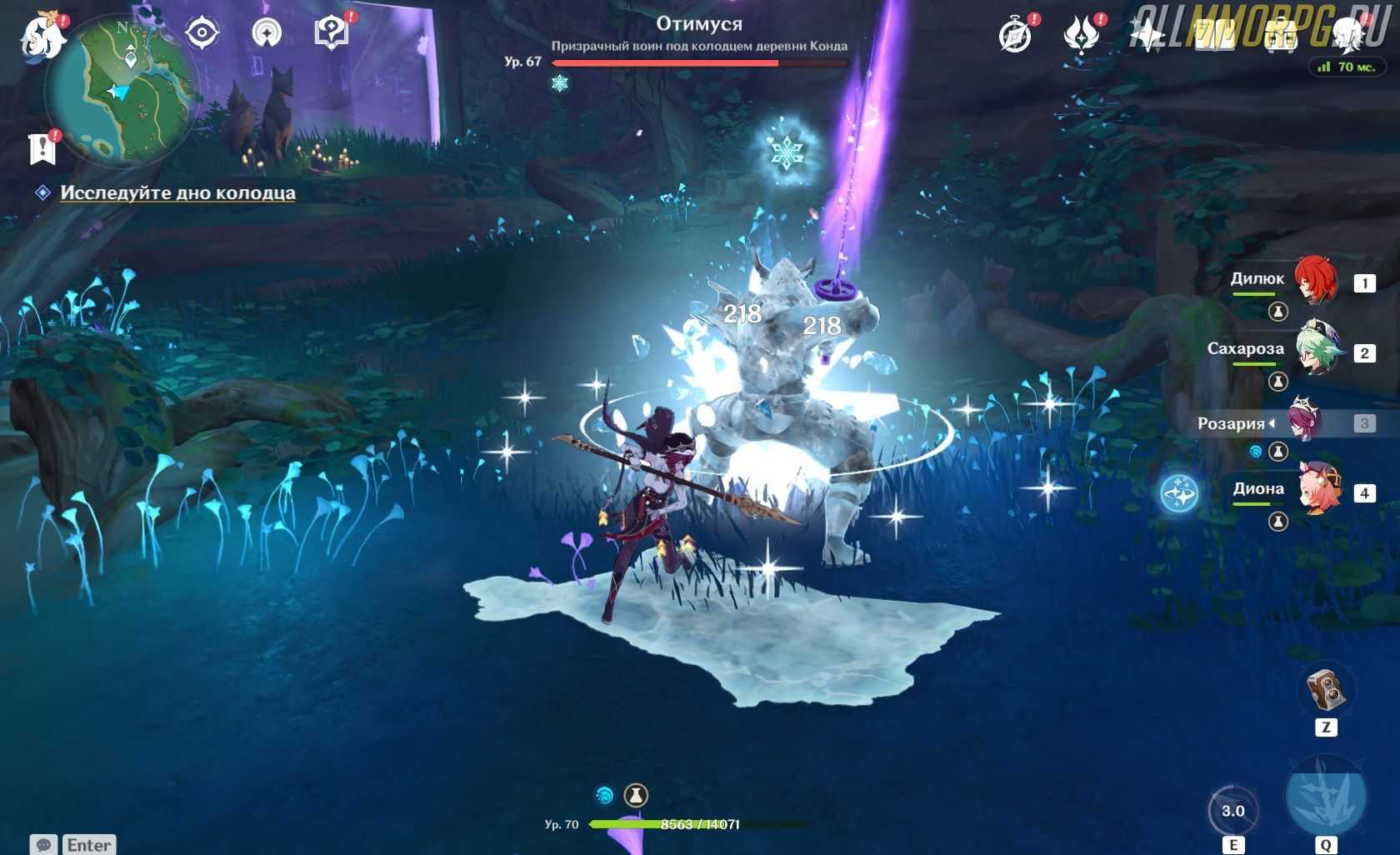The height and width of the screenshot is (855, 1400).
Task: Open the Adventurer Handbook book icon
Action: tap(1214, 35)
